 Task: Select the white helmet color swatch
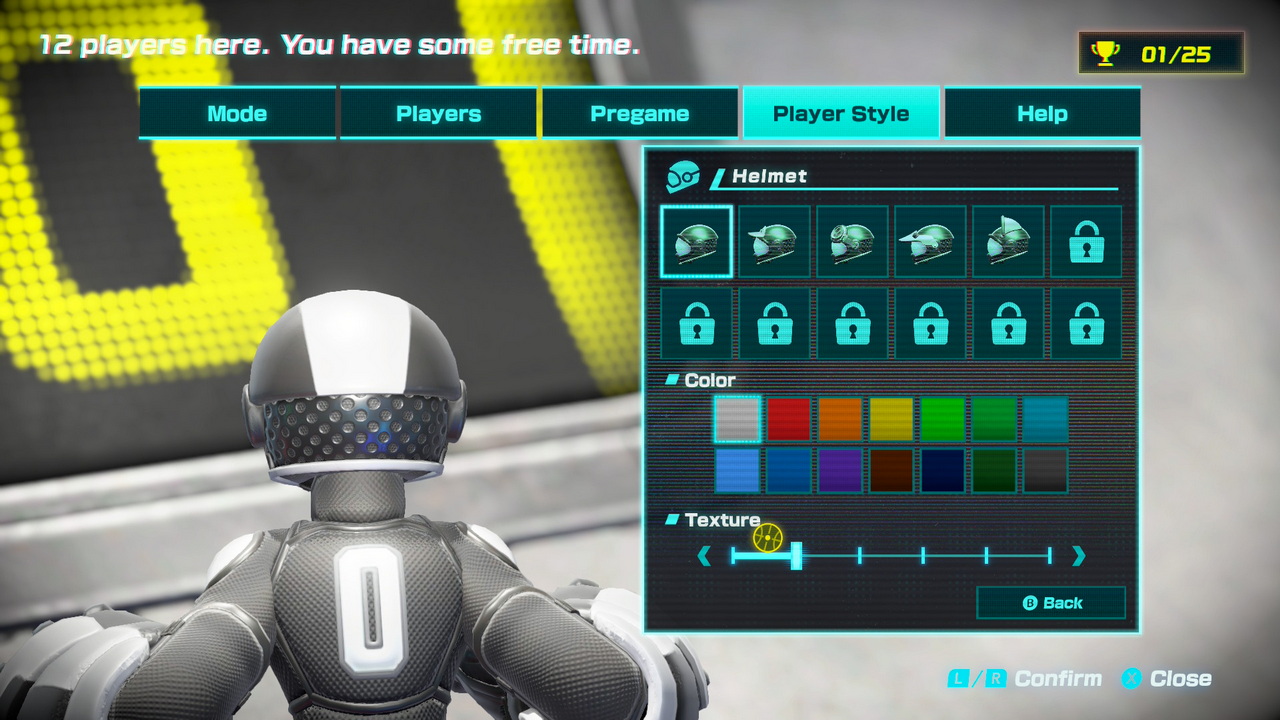point(738,419)
